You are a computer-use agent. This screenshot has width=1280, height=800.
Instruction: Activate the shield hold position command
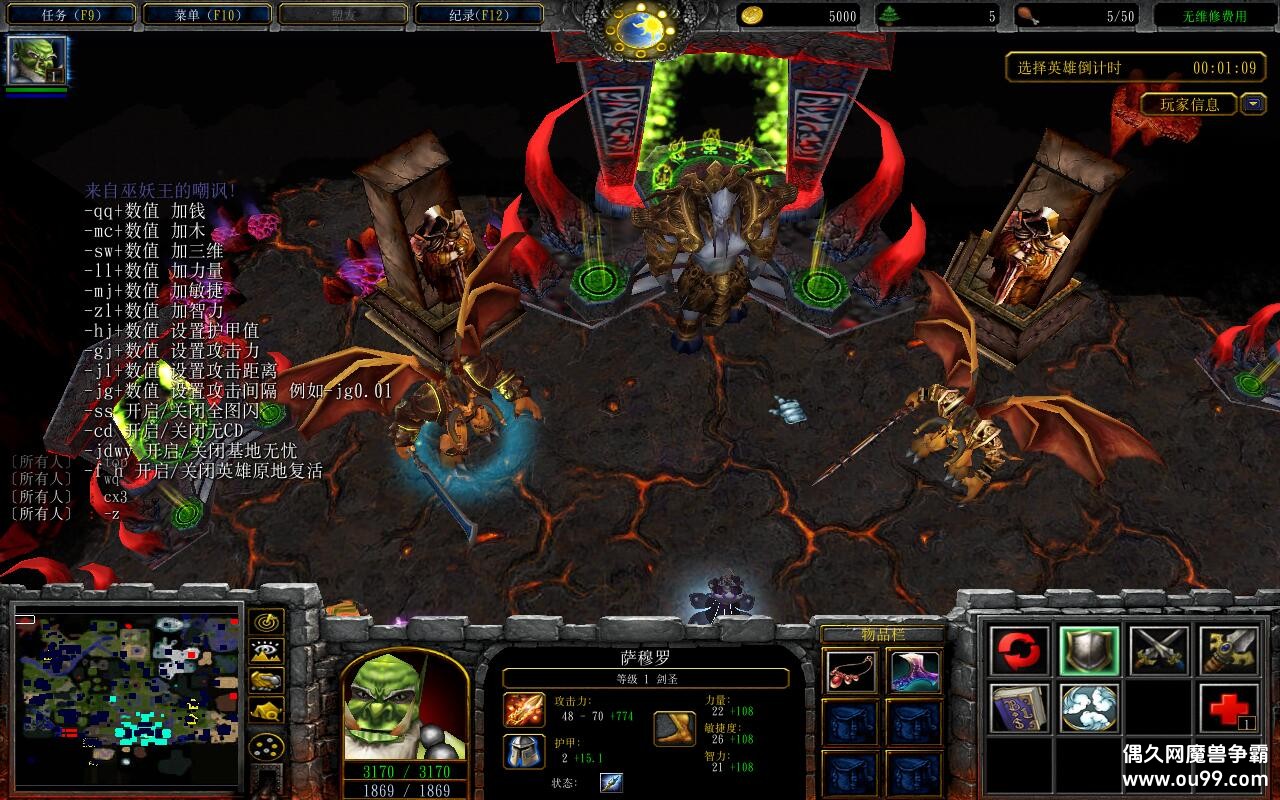(x=1089, y=651)
